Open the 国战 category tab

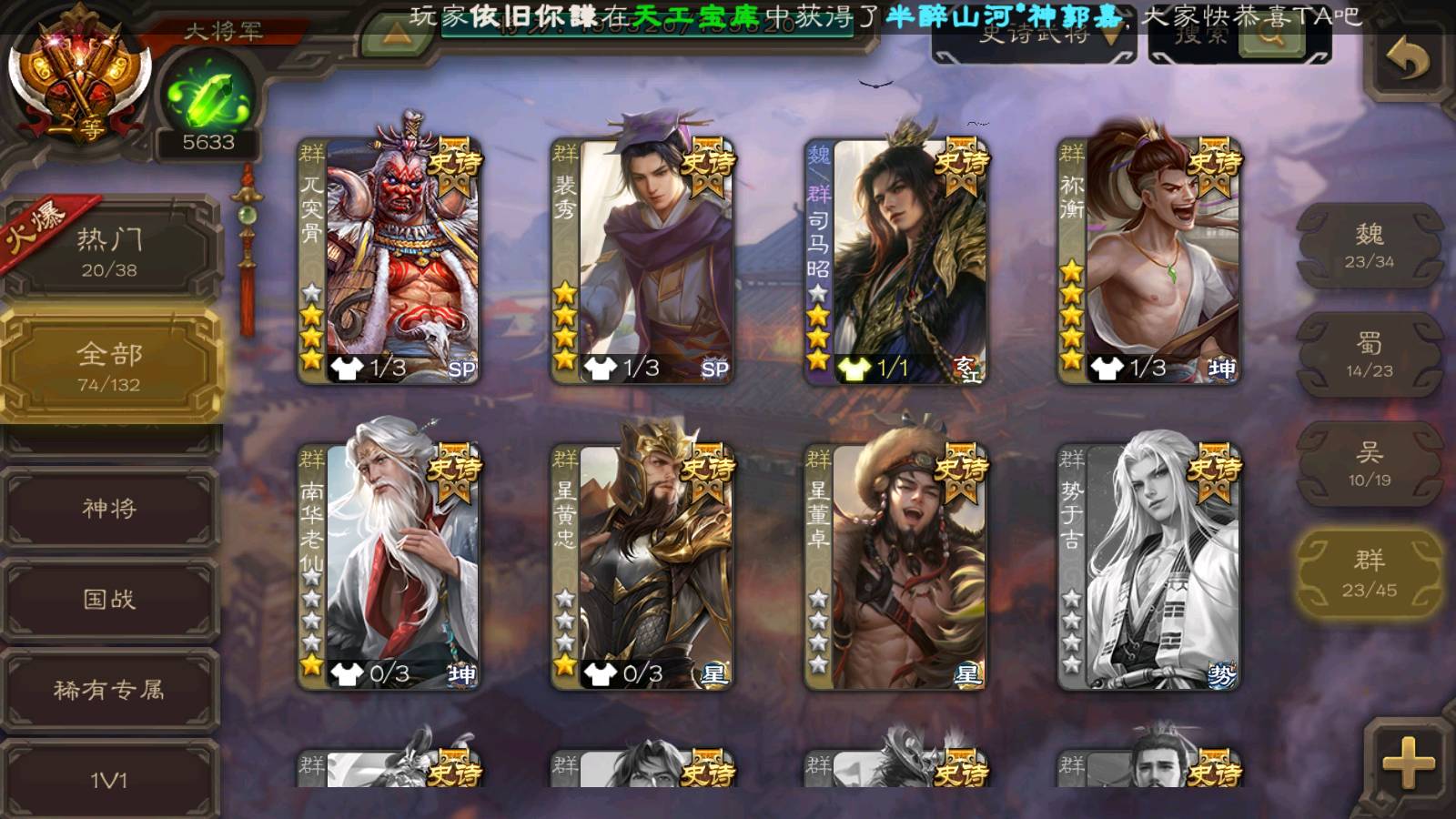[x=109, y=599]
